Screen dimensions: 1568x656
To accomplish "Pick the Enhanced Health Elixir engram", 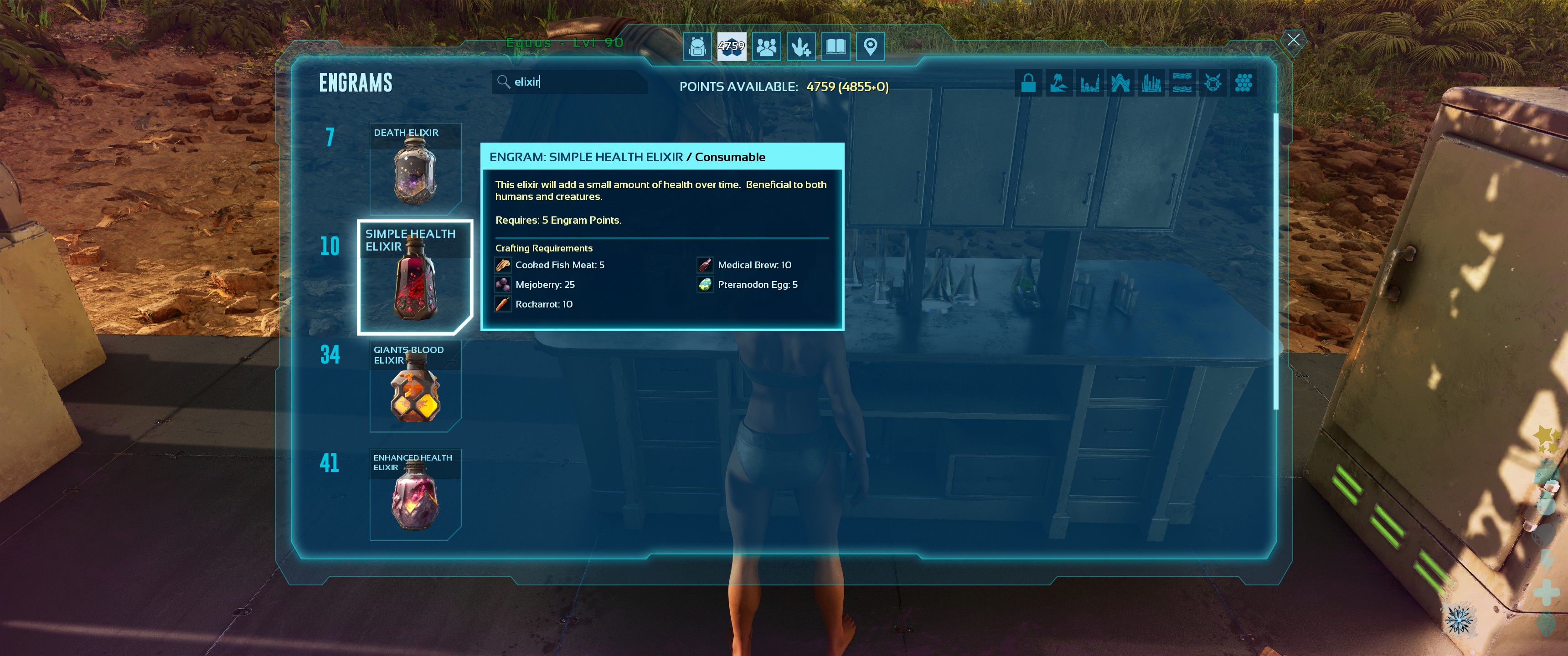I will point(415,495).
